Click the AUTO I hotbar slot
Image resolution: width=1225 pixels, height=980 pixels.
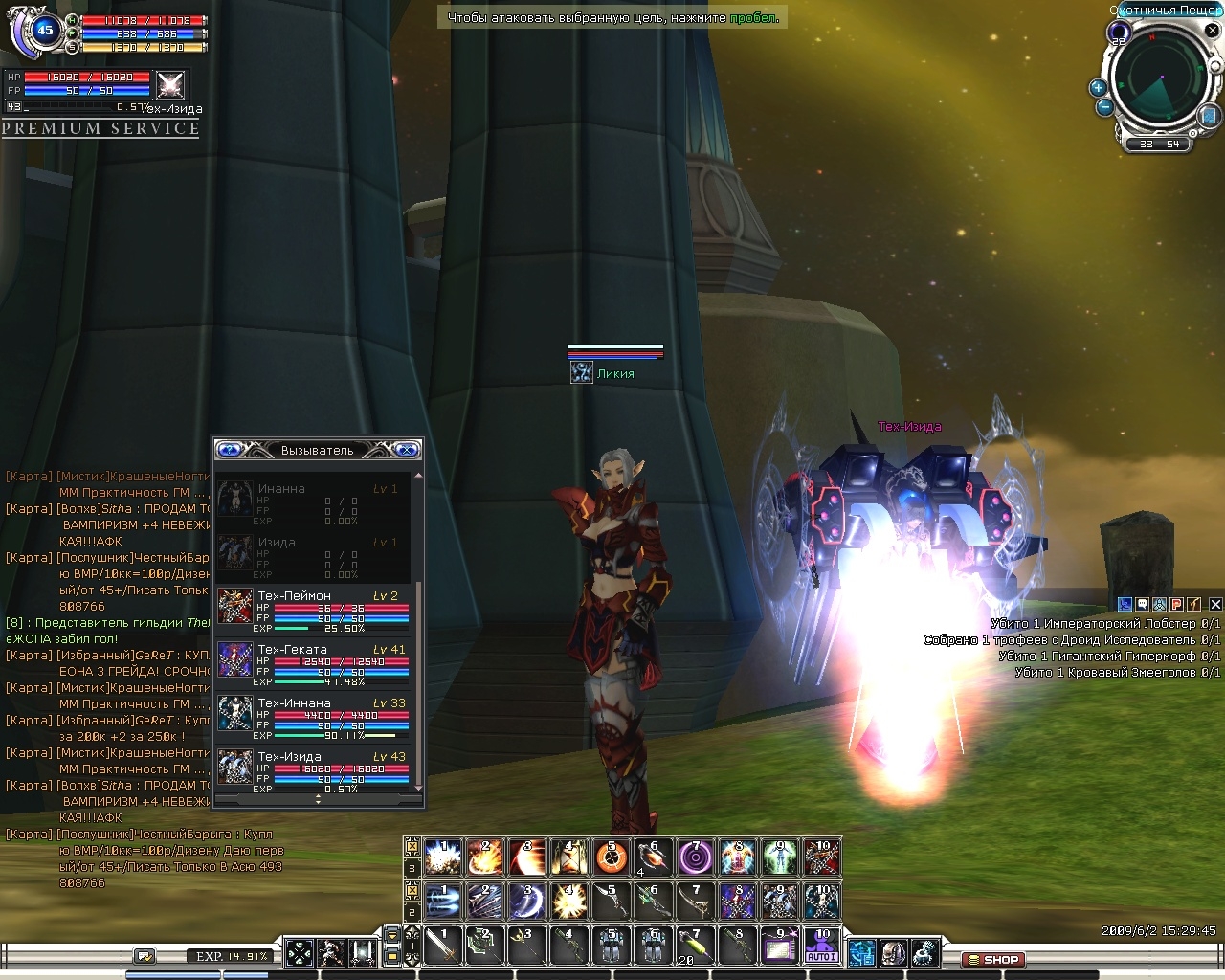click(x=822, y=946)
